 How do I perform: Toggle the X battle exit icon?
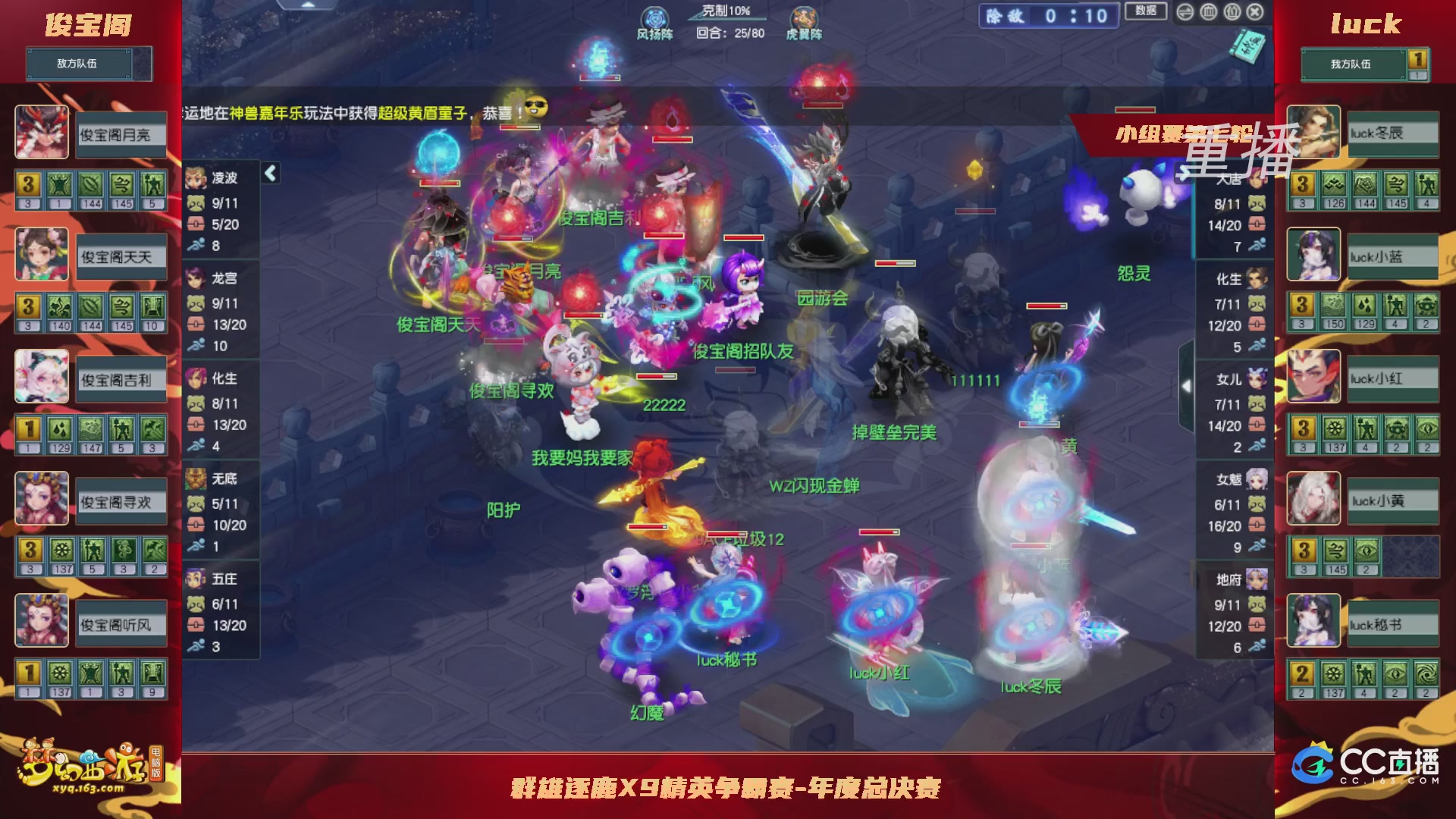1255,11
